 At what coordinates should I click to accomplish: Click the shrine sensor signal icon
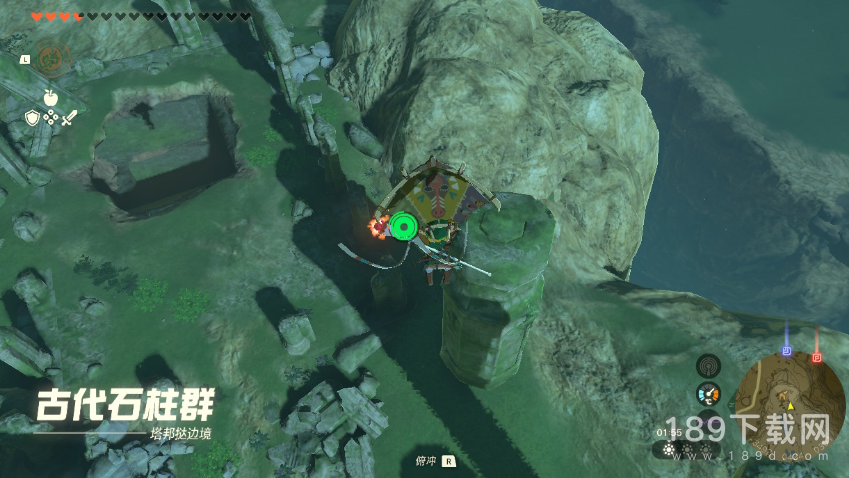point(708,366)
